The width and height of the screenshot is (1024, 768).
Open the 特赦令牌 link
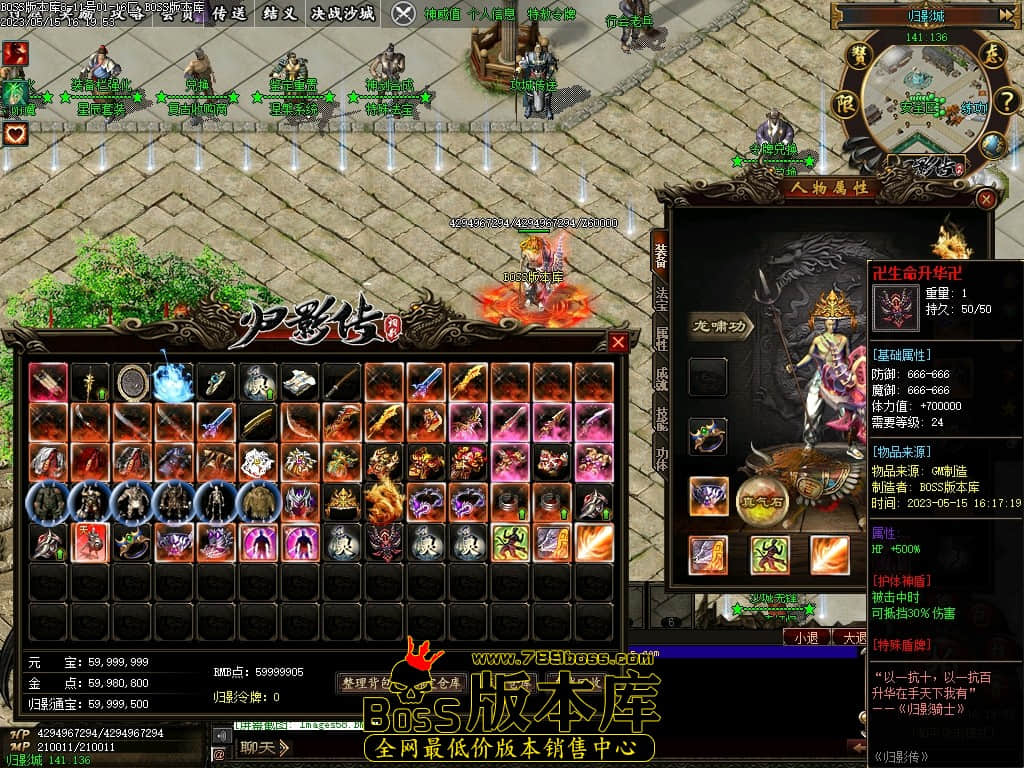tap(551, 14)
